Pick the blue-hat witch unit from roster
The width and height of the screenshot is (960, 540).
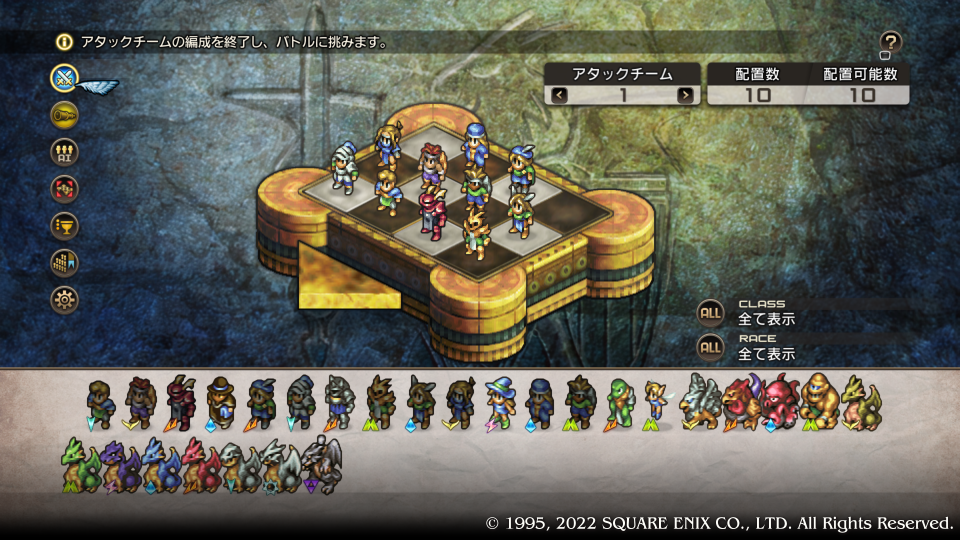pyautogui.click(x=500, y=402)
